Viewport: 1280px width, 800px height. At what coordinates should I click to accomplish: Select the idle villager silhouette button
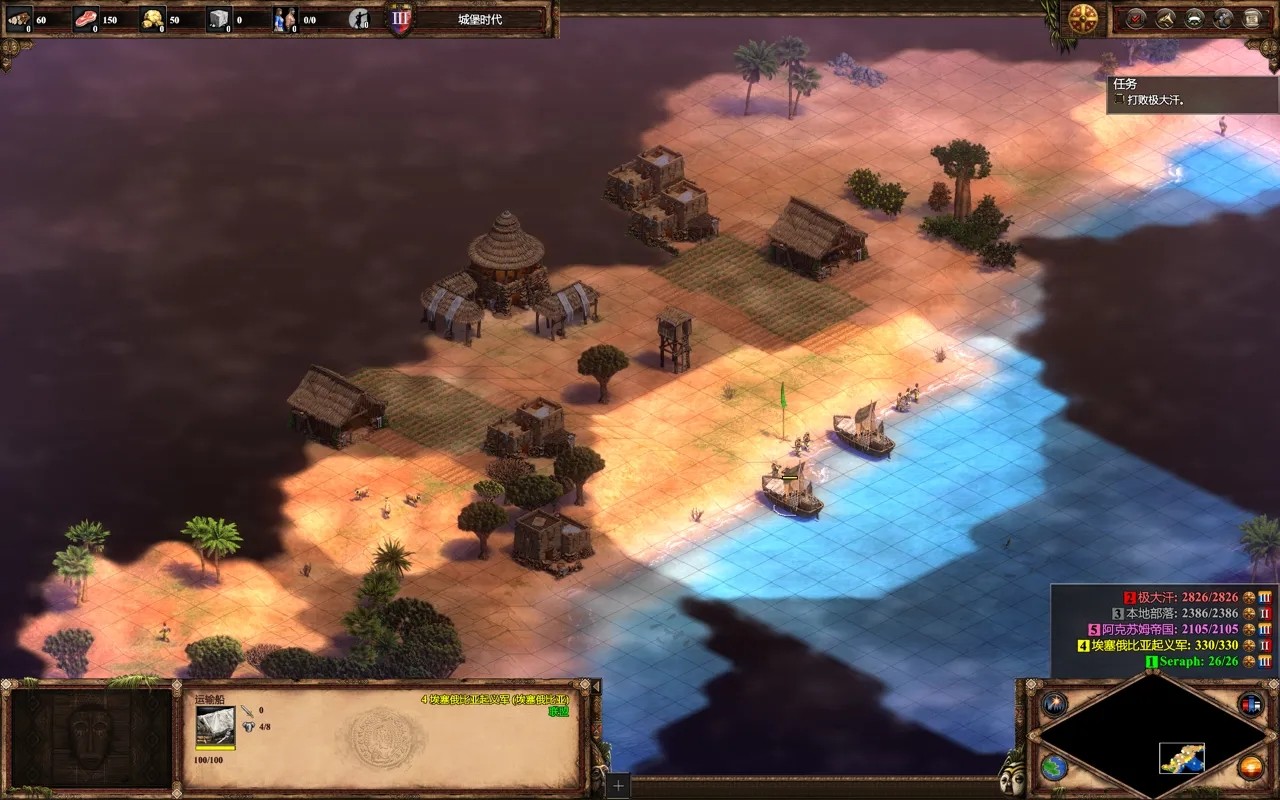pyautogui.click(x=359, y=18)
